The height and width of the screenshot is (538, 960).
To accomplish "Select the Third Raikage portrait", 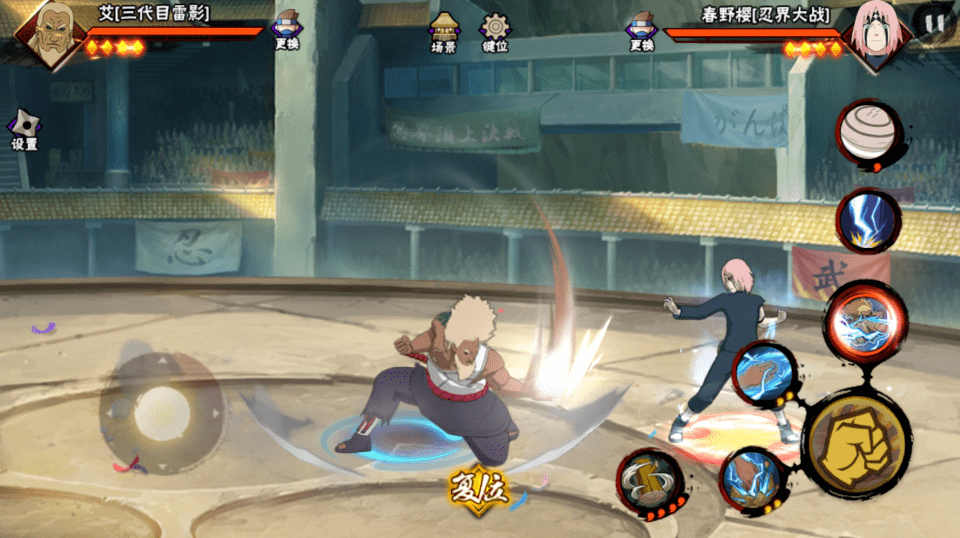I will click(47, 32).
